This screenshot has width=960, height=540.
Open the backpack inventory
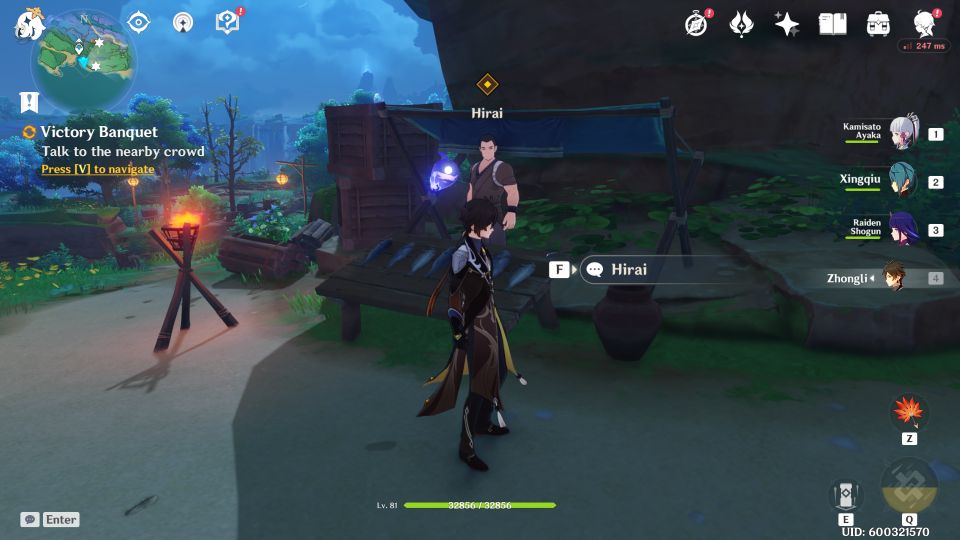pyautogui.click(x=879, y=24)
